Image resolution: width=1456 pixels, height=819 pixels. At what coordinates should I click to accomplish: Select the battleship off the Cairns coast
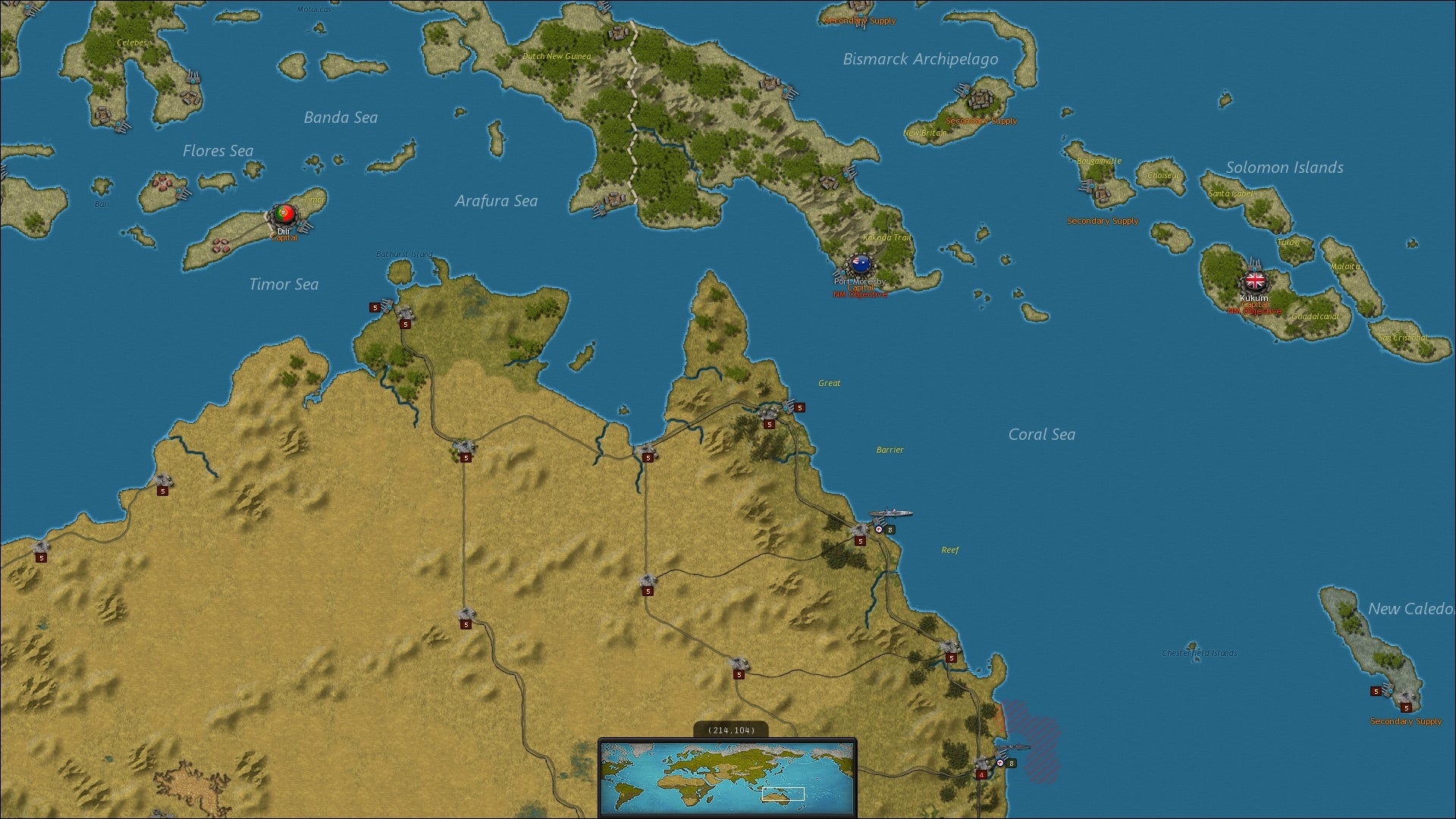click(x=892, y=514)
